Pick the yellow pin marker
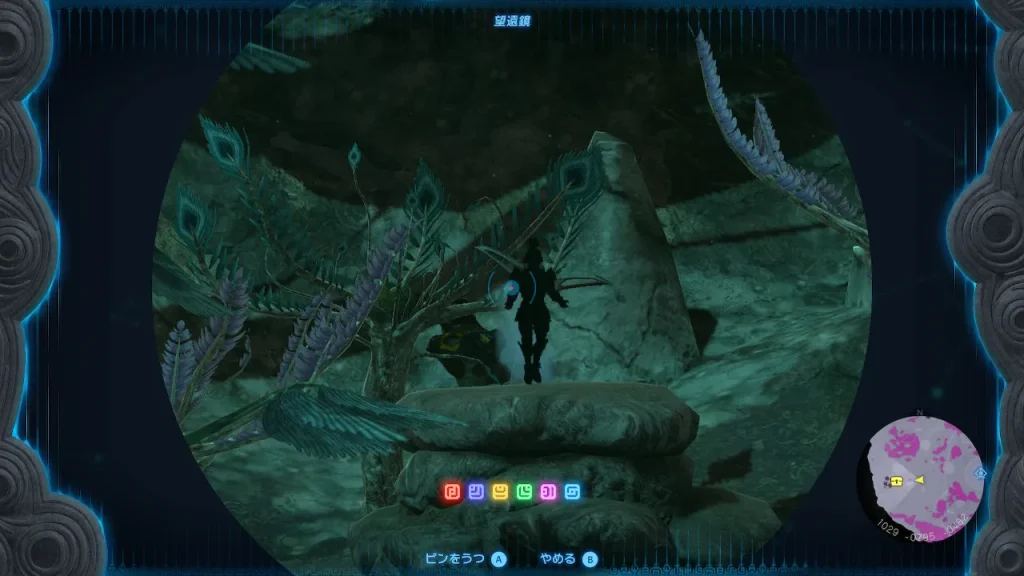 tap(500, 491)
